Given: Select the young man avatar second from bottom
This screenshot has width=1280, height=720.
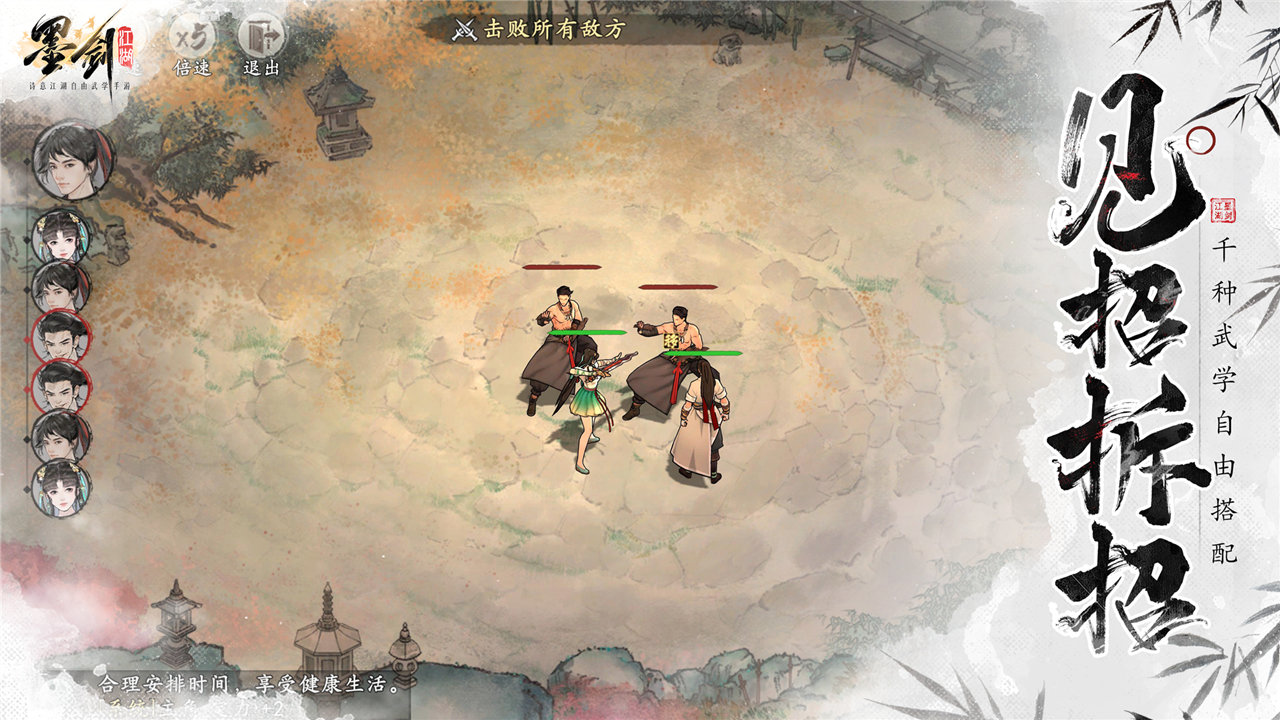Looking at the screenshot, I should pos(60,435).
